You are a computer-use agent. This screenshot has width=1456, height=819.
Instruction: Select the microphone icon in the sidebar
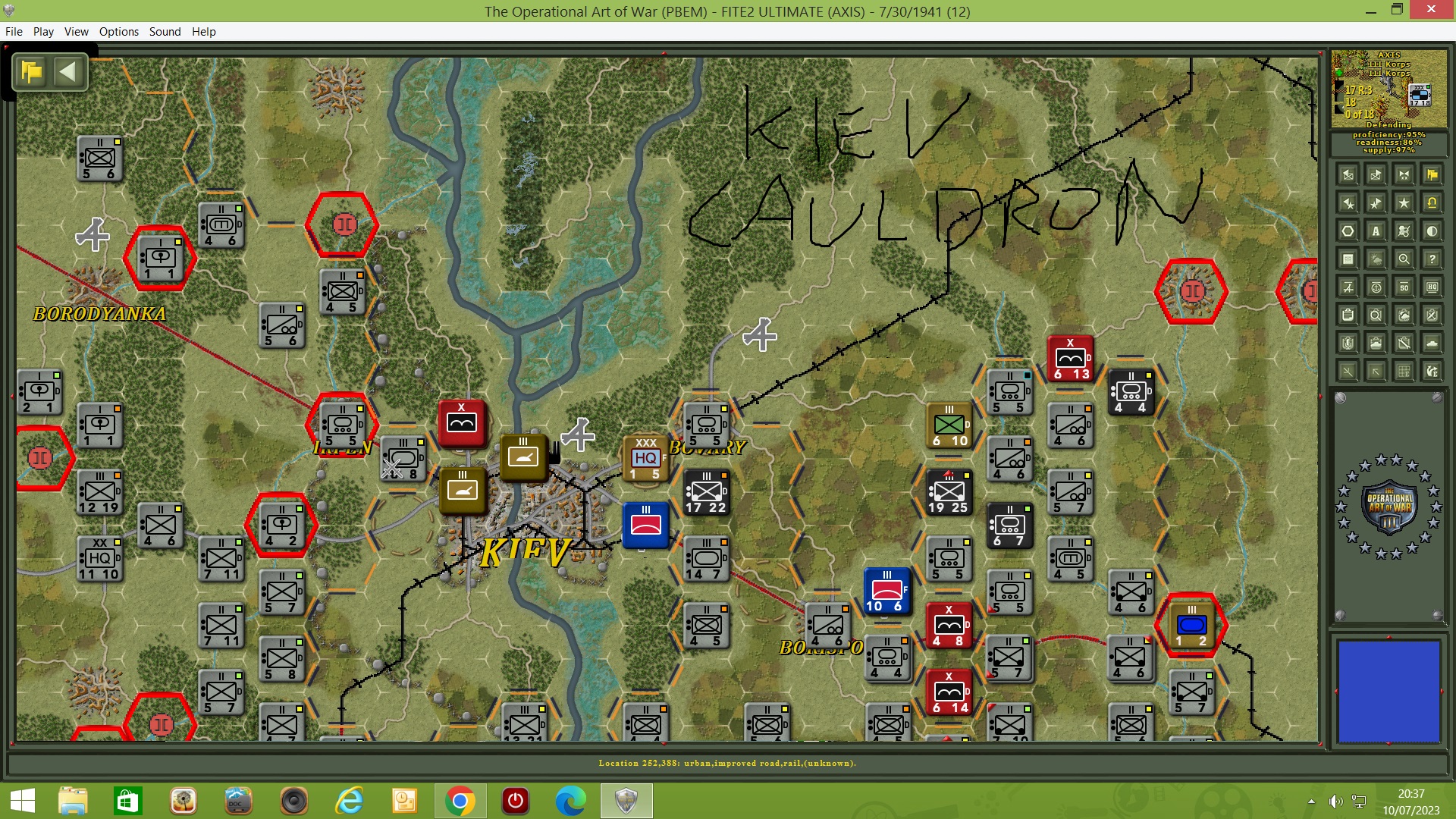pyautogui.click(x=1347, y=343)
